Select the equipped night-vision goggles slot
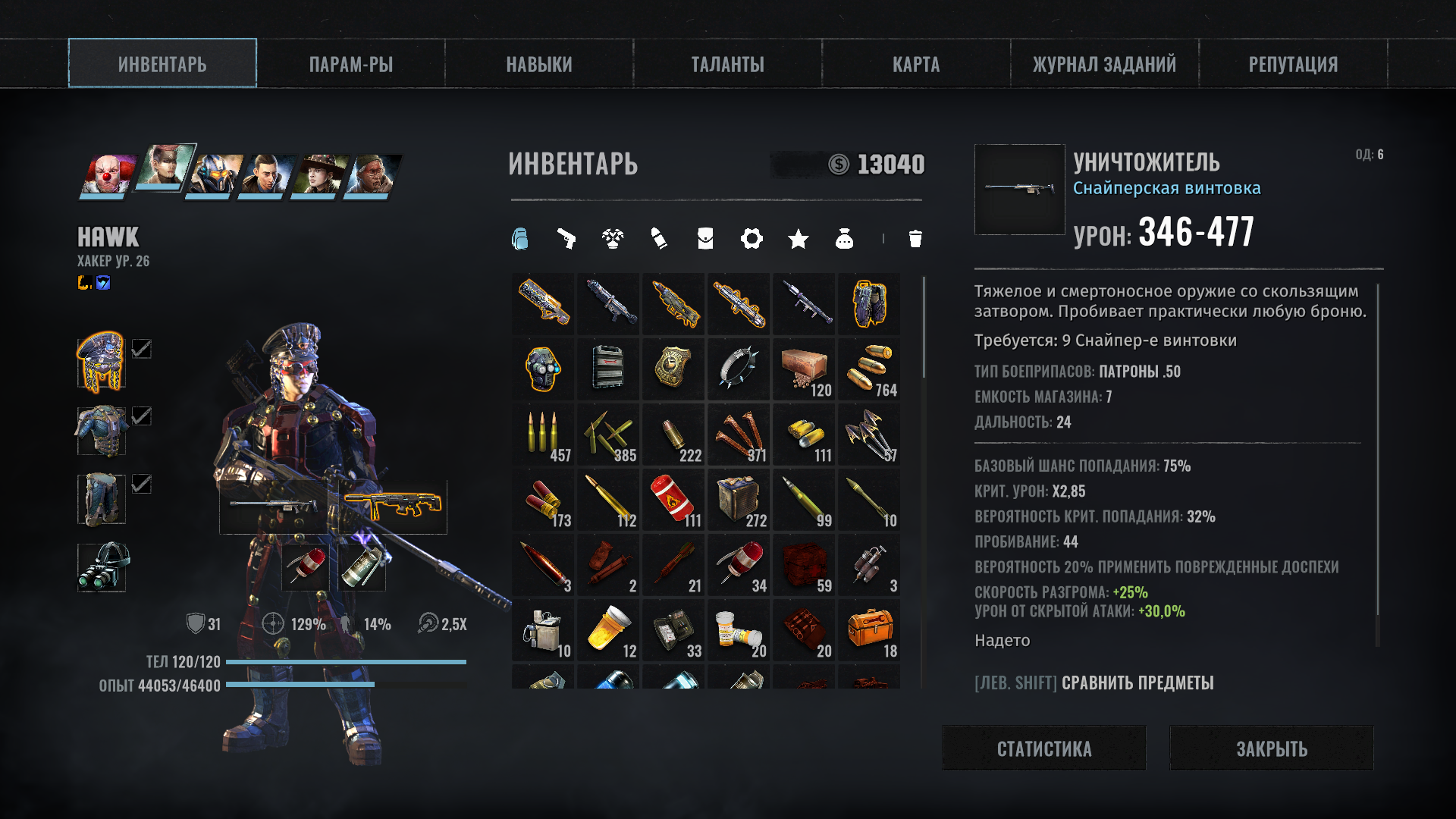The image size is (1456, 819). [102, 566]
